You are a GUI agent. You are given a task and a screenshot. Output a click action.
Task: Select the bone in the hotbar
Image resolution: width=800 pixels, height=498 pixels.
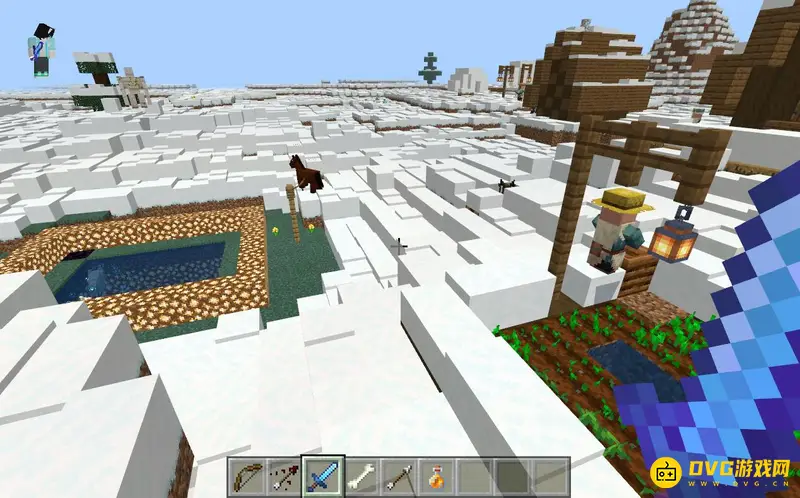361,475
